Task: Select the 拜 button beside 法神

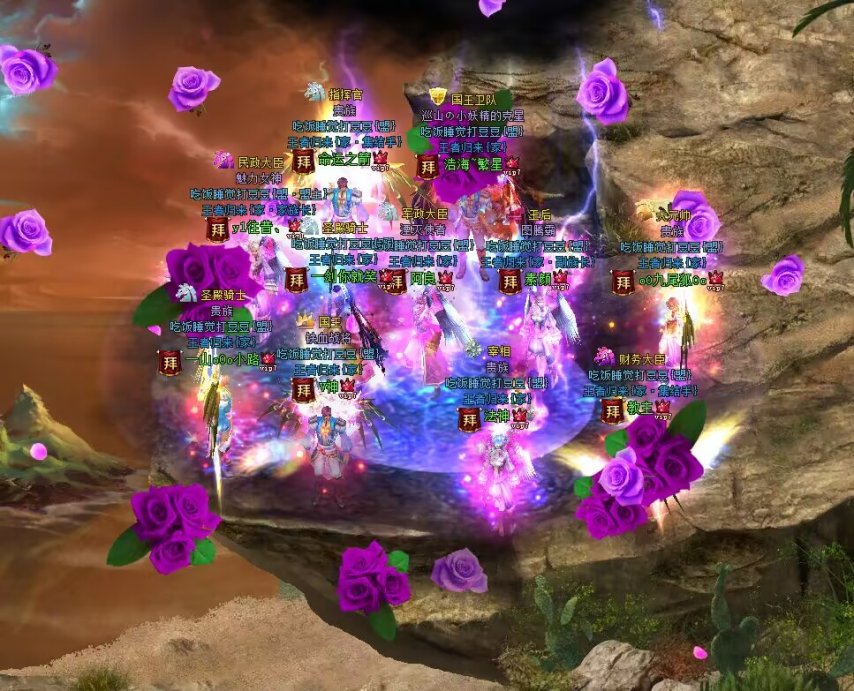Action: pos(467,415)
